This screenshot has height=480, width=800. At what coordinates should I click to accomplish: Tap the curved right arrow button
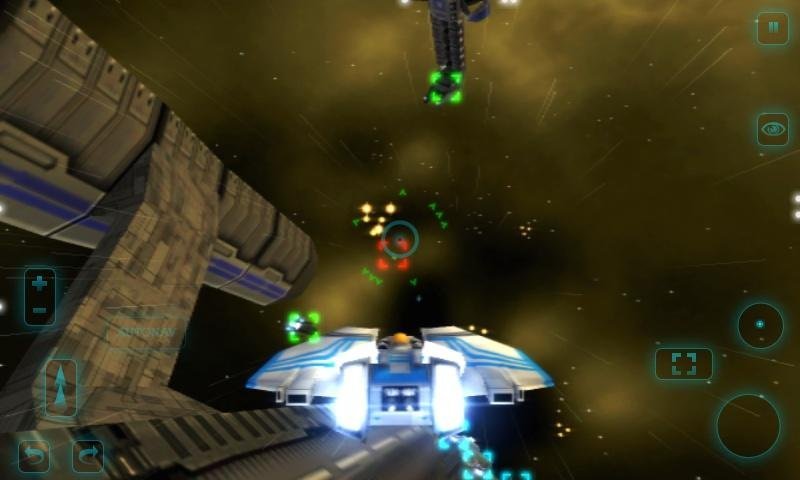[x=87, y=456]
